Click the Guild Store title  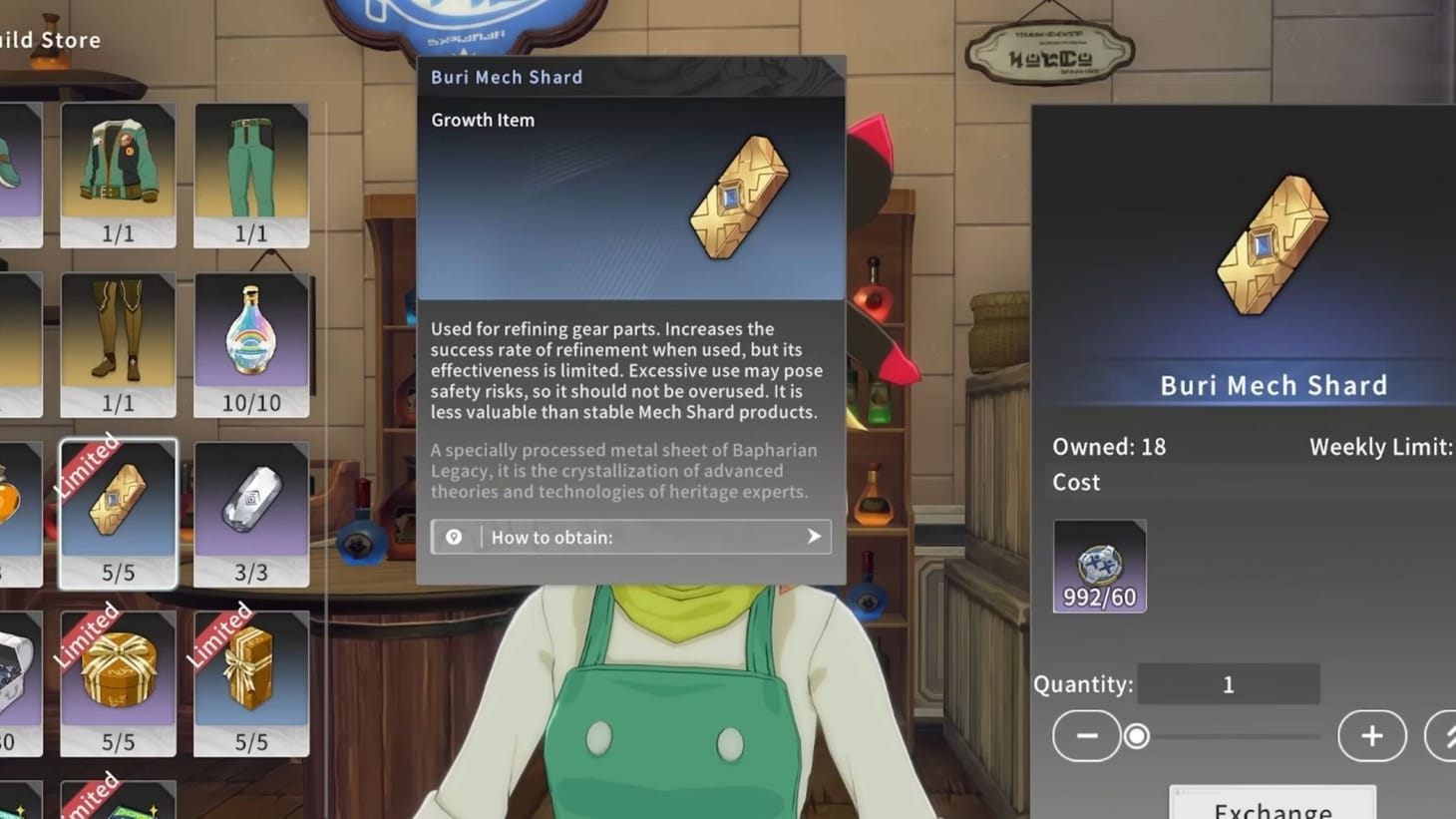click(50, 40)
